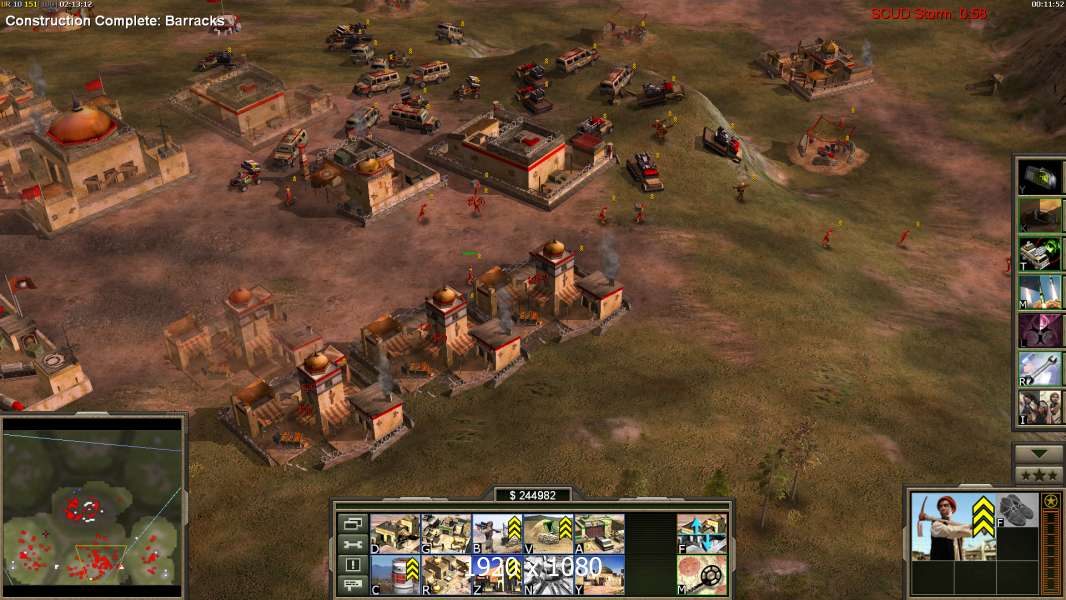
Task: Click the build icon with hotkey Y
Action: coord(599,575)
